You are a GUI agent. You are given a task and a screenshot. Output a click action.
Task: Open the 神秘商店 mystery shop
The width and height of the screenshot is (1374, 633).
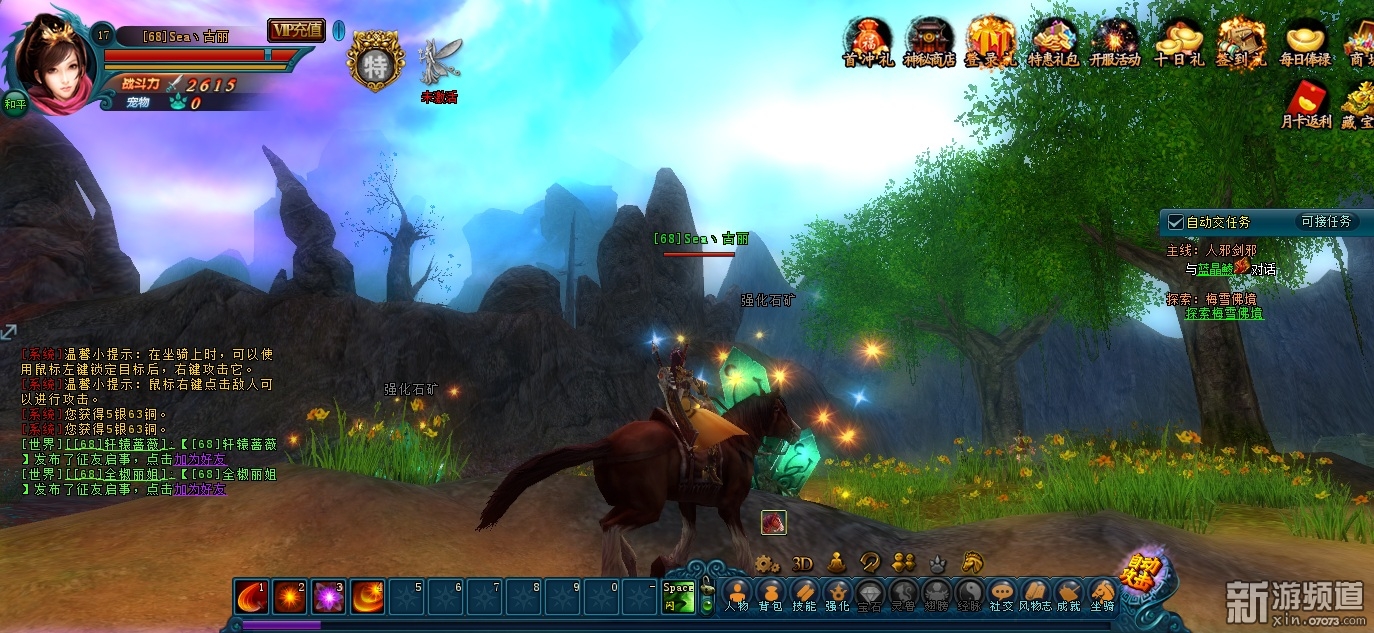coord(929,39)
